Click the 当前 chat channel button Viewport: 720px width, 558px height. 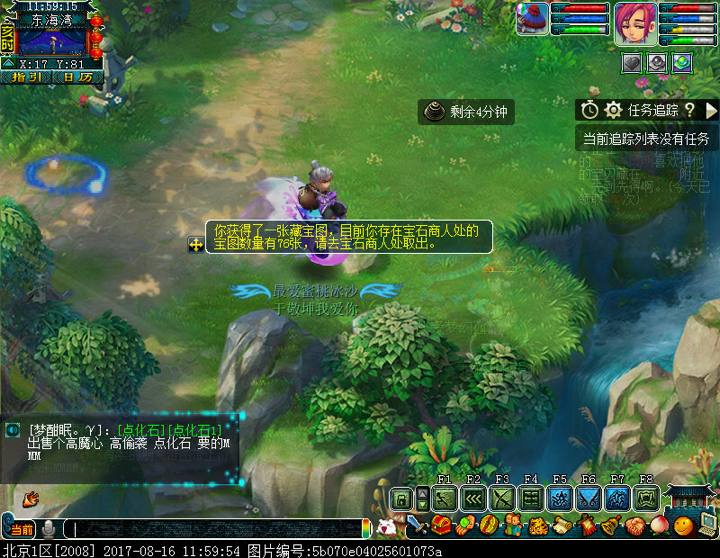coord(21,528)
